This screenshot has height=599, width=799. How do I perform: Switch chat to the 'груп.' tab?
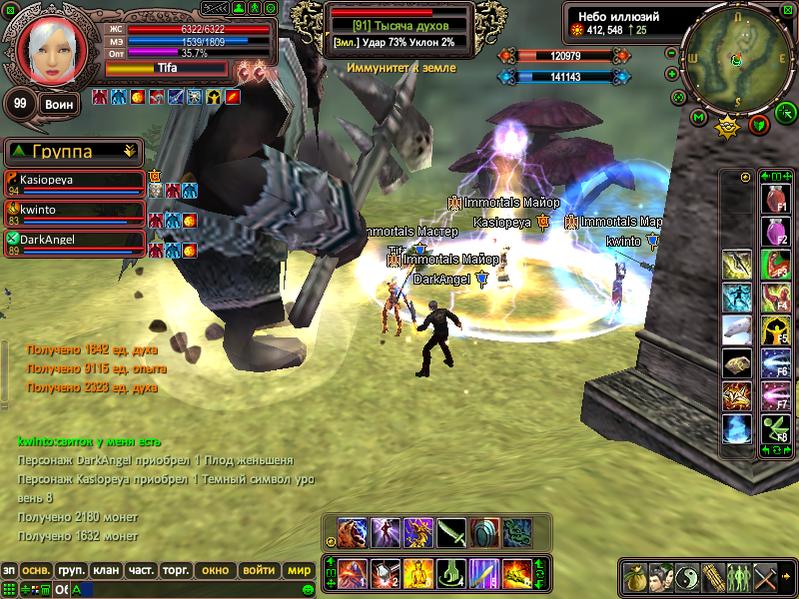click(71, 570)
